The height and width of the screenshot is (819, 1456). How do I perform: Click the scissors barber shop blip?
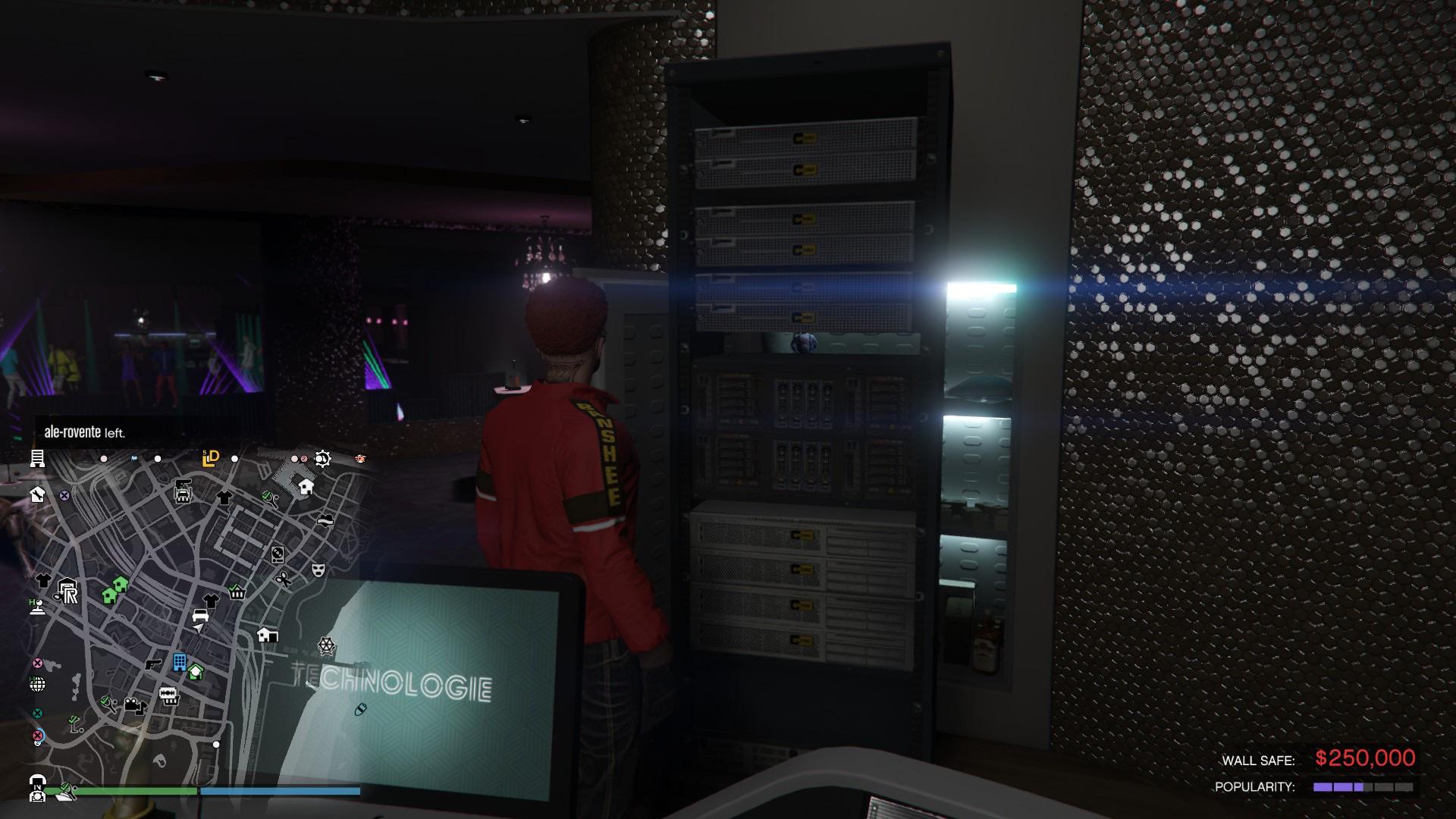(284, 580)
